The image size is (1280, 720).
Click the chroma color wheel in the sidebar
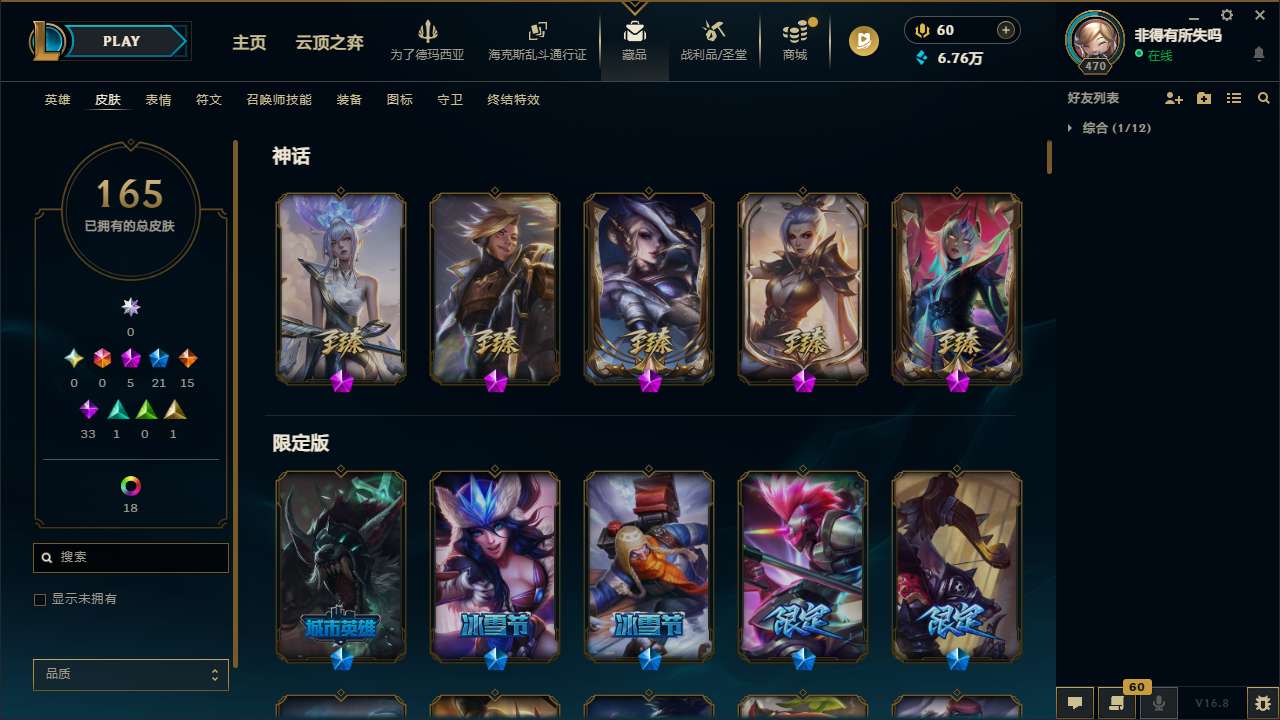click(x=130, y=483)
